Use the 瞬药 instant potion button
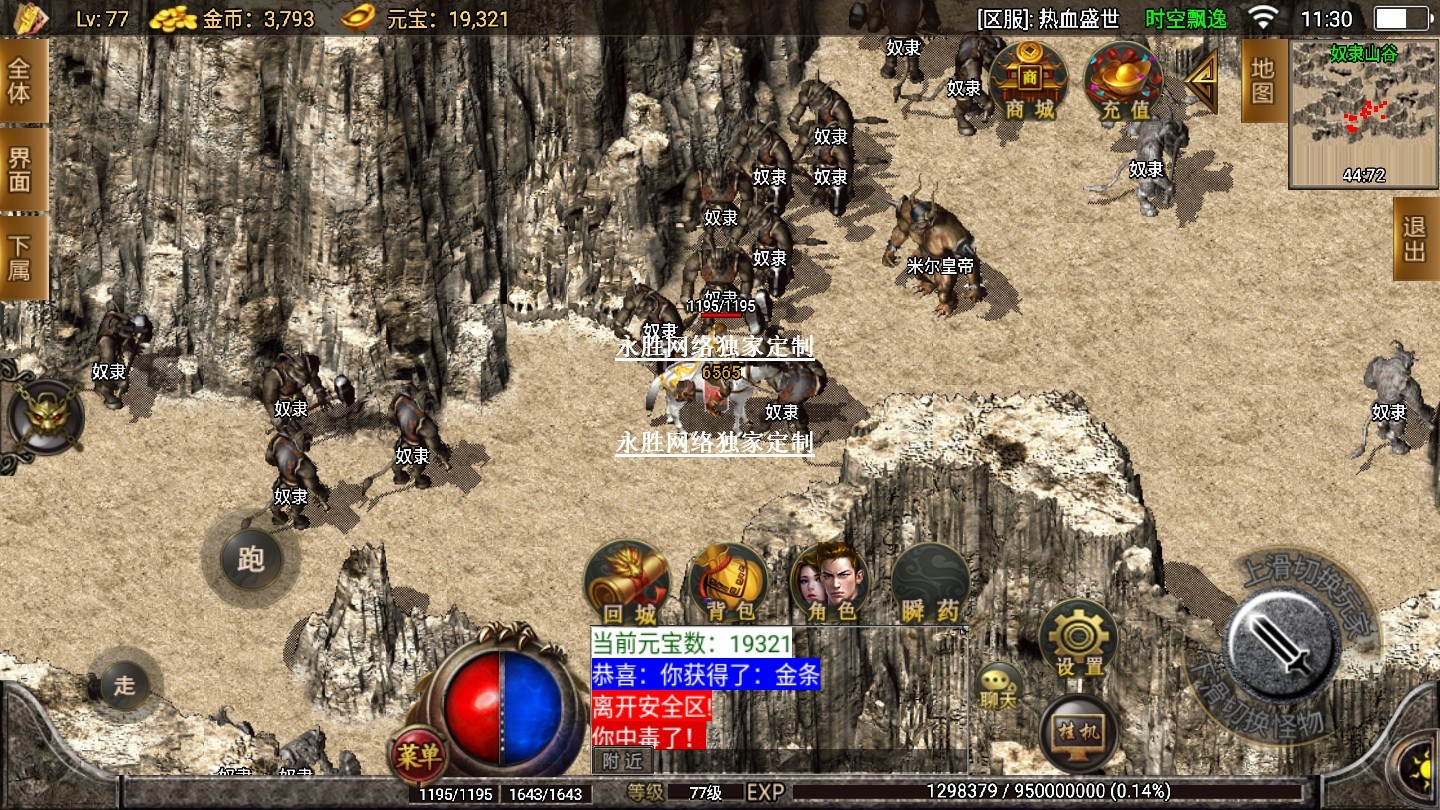Image resolution: width=1440 pixels, height=810 pixels. pos(930,583)
